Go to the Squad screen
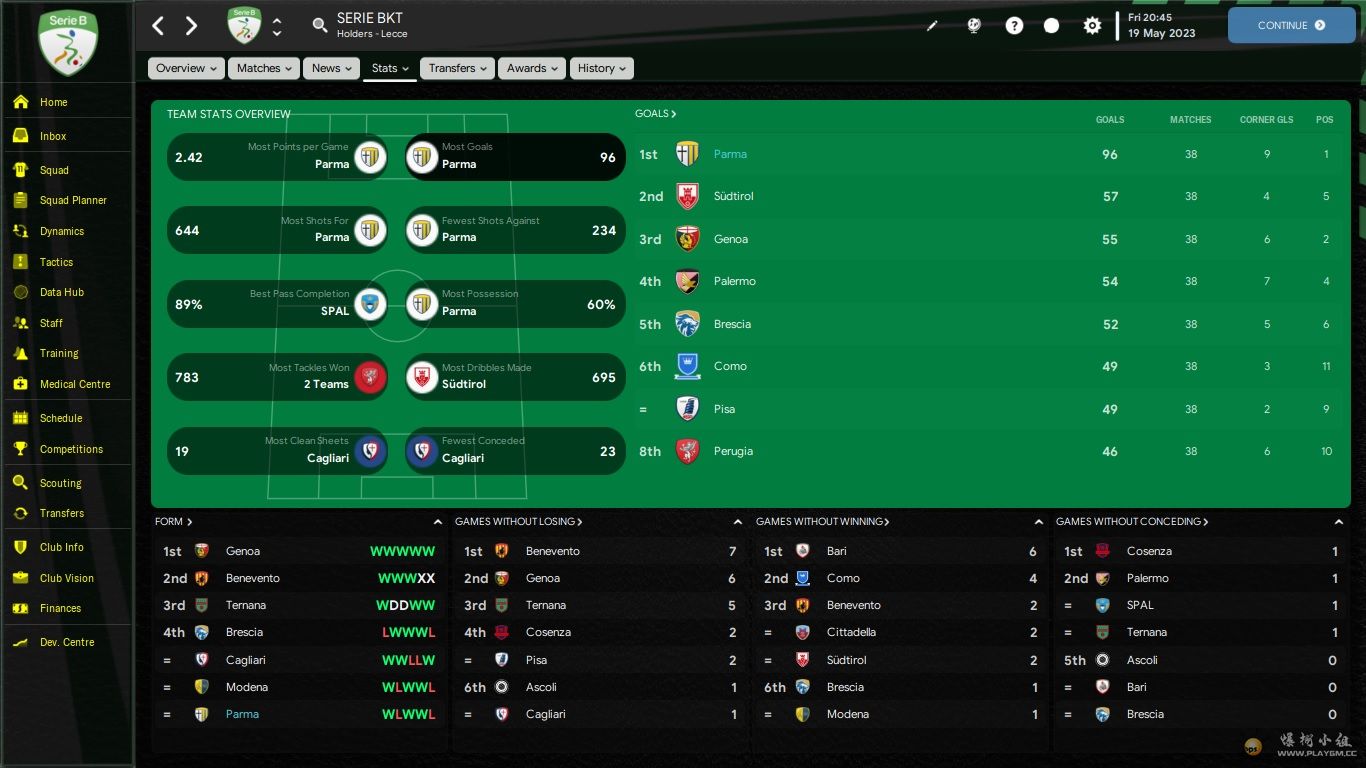The image size is (1366, 768). (54, 170)
